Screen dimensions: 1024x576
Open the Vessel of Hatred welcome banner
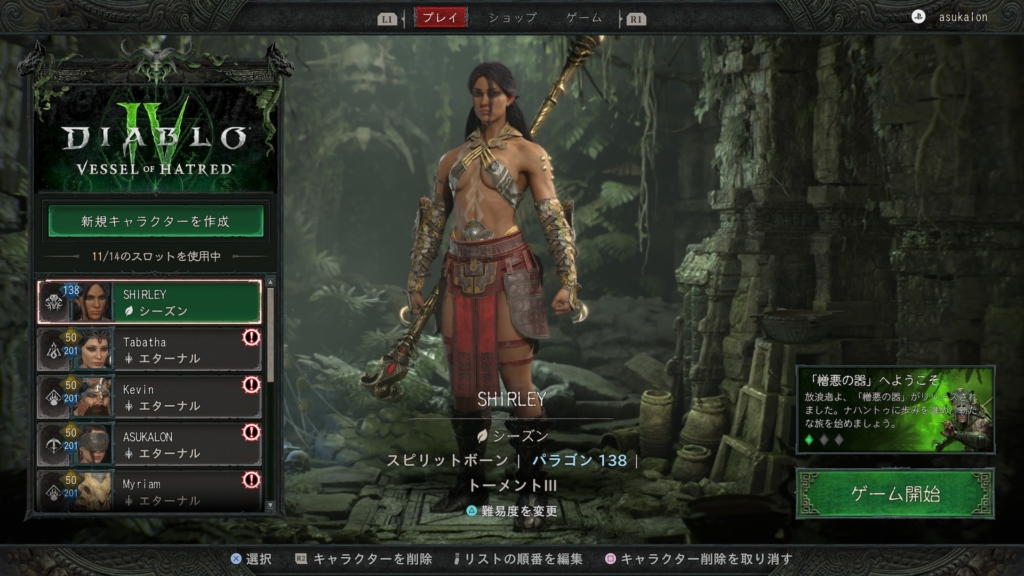pyautogui.click(x=895, y=410)
